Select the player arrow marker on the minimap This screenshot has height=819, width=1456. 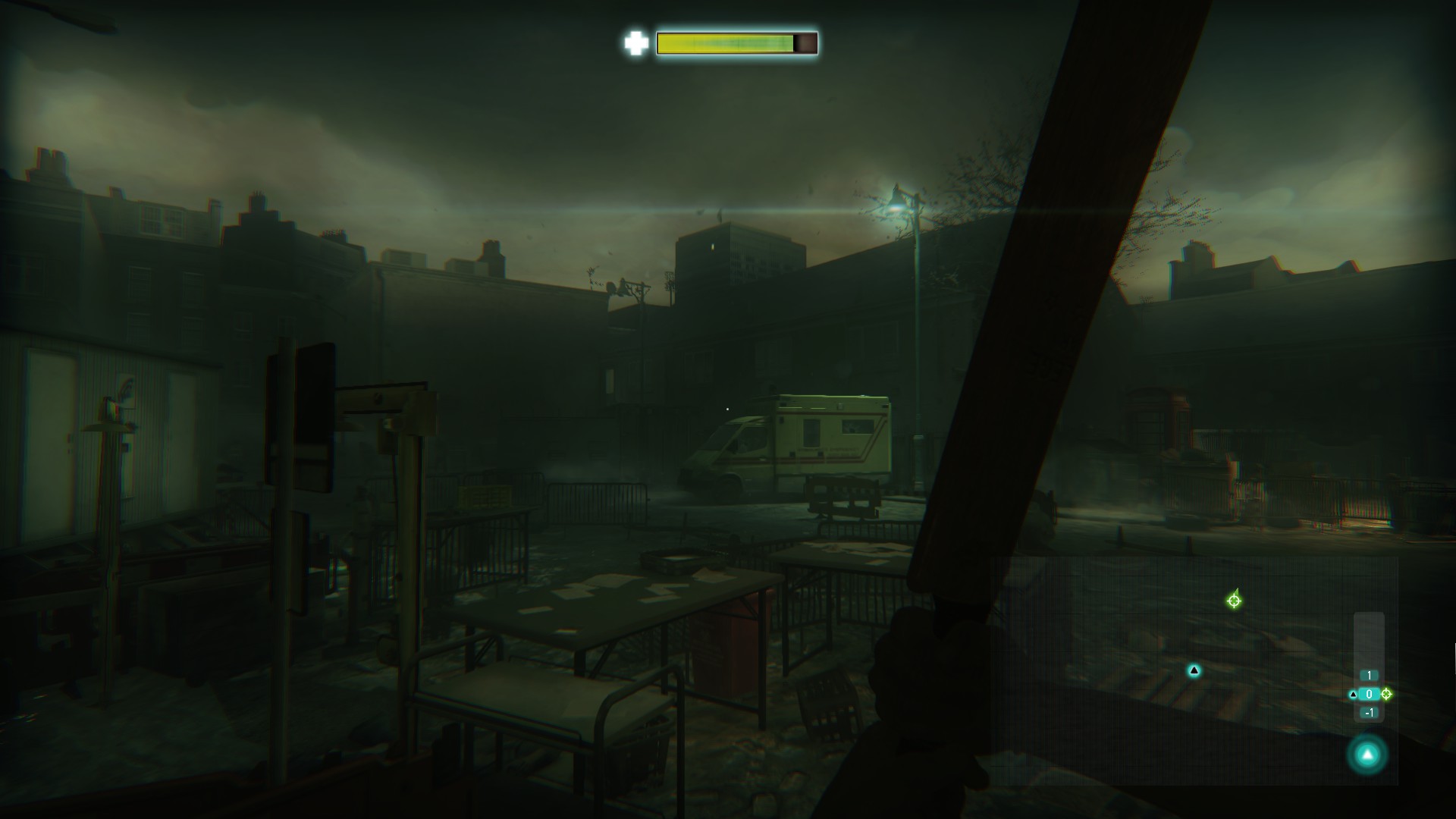[1194, 670]
